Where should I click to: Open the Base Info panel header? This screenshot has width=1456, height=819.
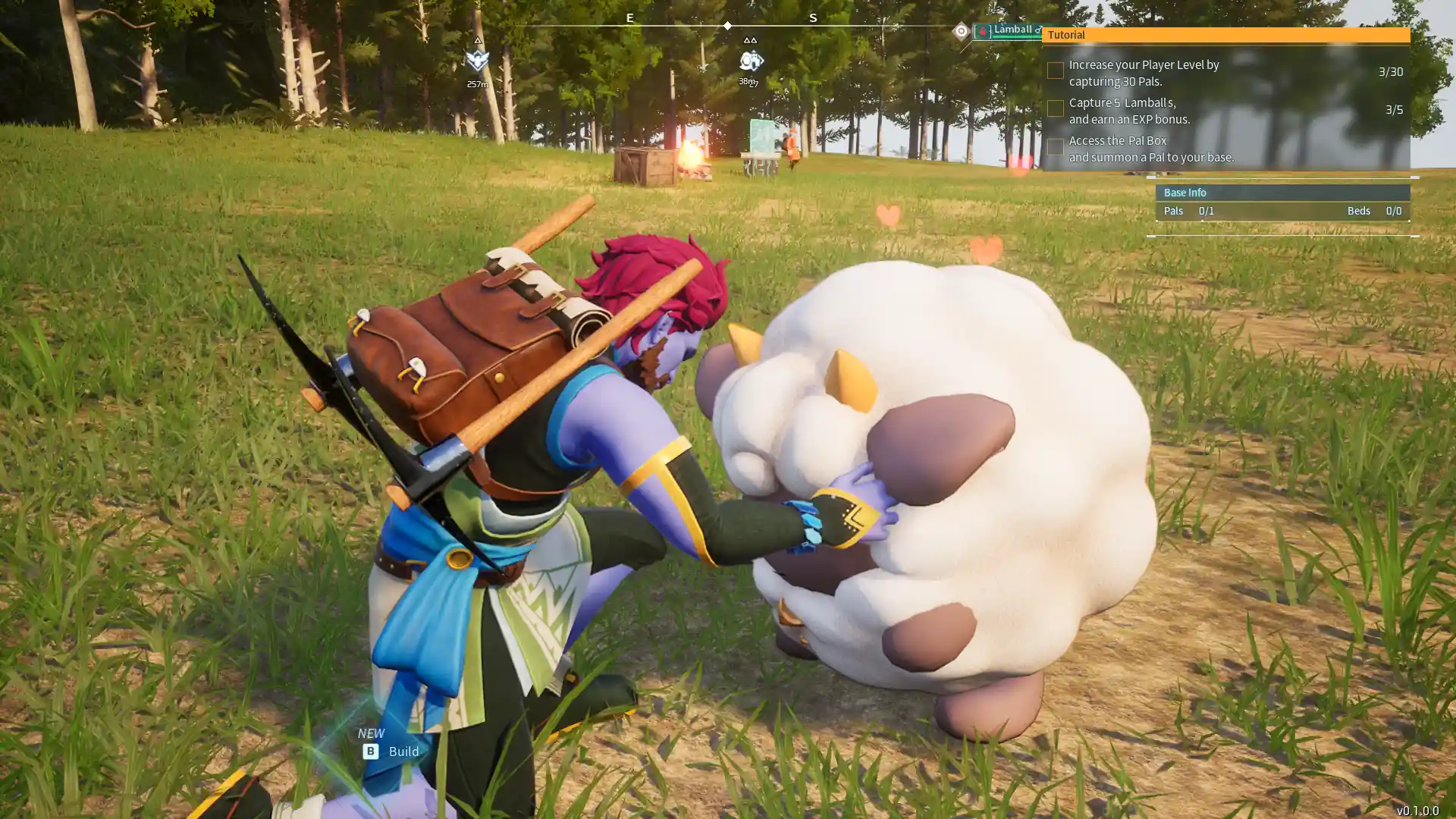point(1282,193)
